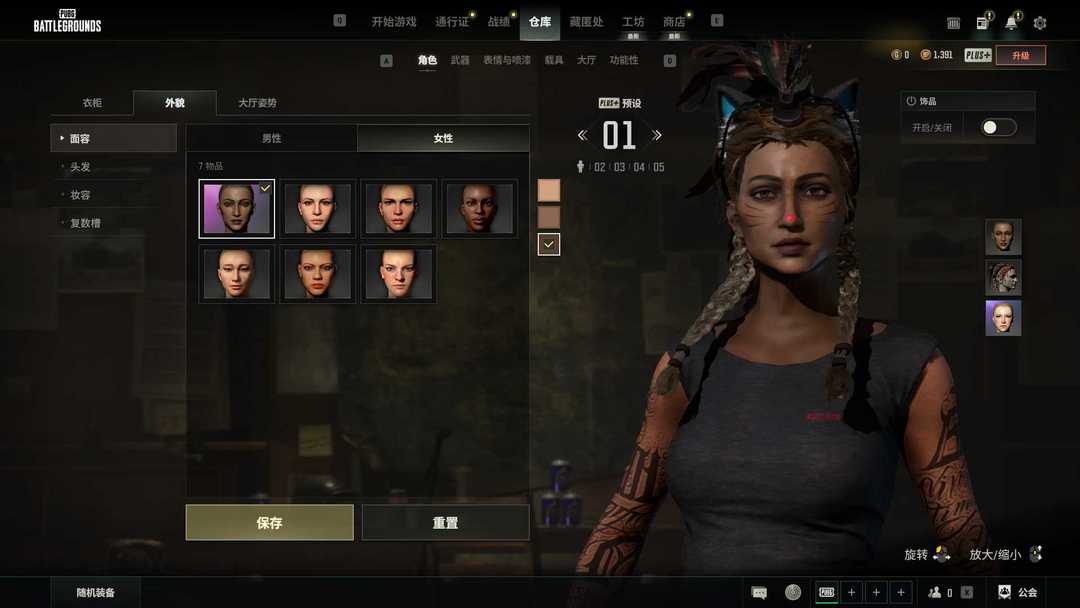1080x608 pixels.
Task: Open the 通行证 pass menu
Action: [x=452, y=21]
